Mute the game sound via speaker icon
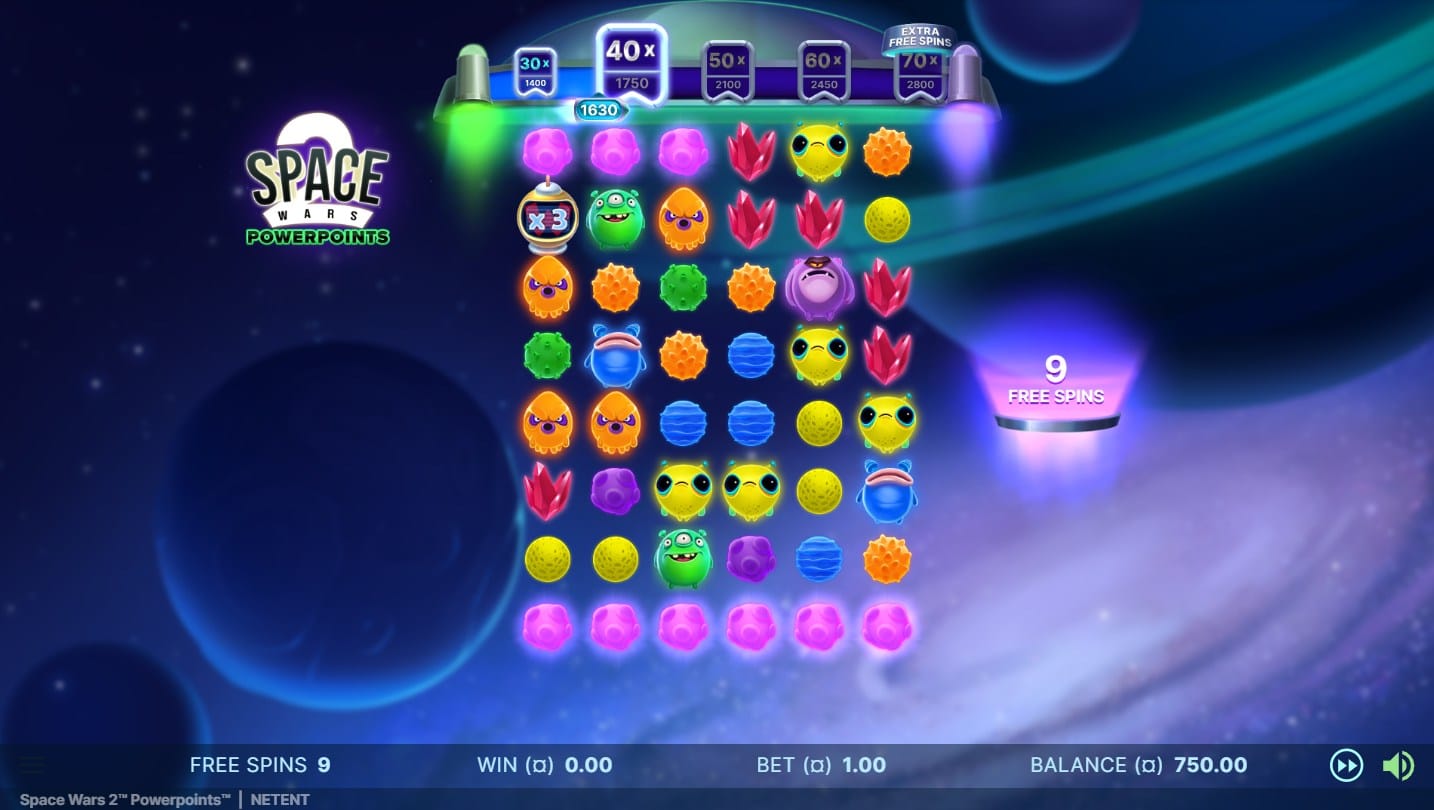This screenshot has height=810, width=1434. pos(1397,766)
